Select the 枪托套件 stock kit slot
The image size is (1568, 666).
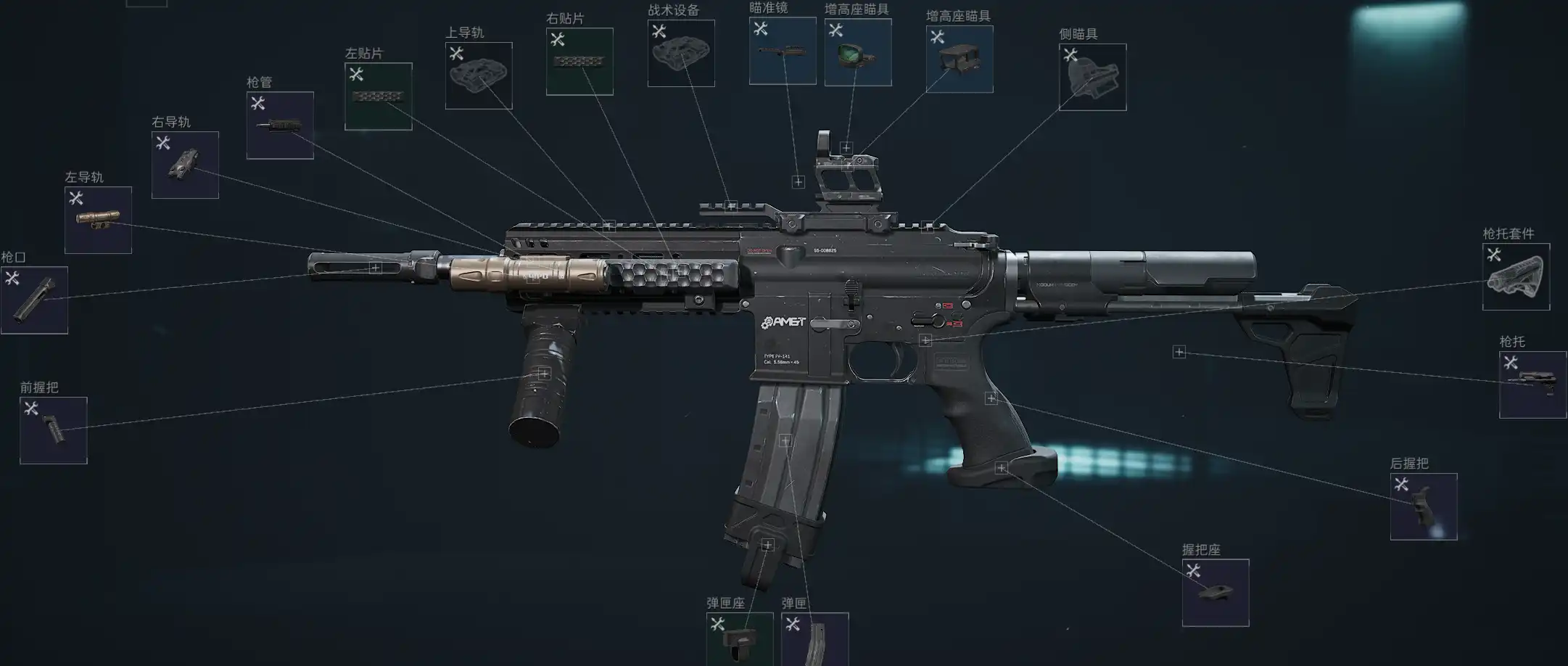coord(1516,276)
